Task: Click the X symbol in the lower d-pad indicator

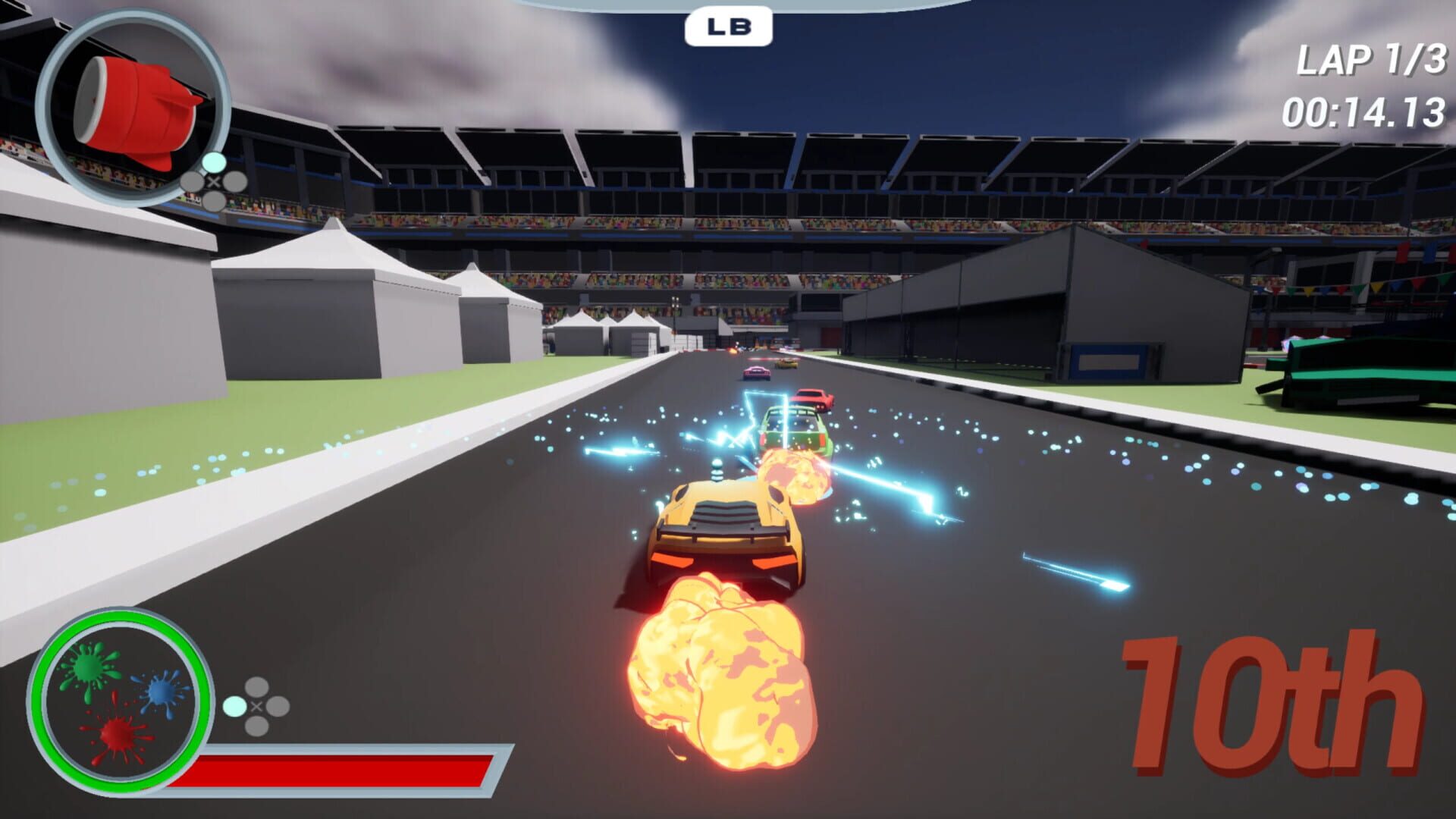Action: [256, 707]
